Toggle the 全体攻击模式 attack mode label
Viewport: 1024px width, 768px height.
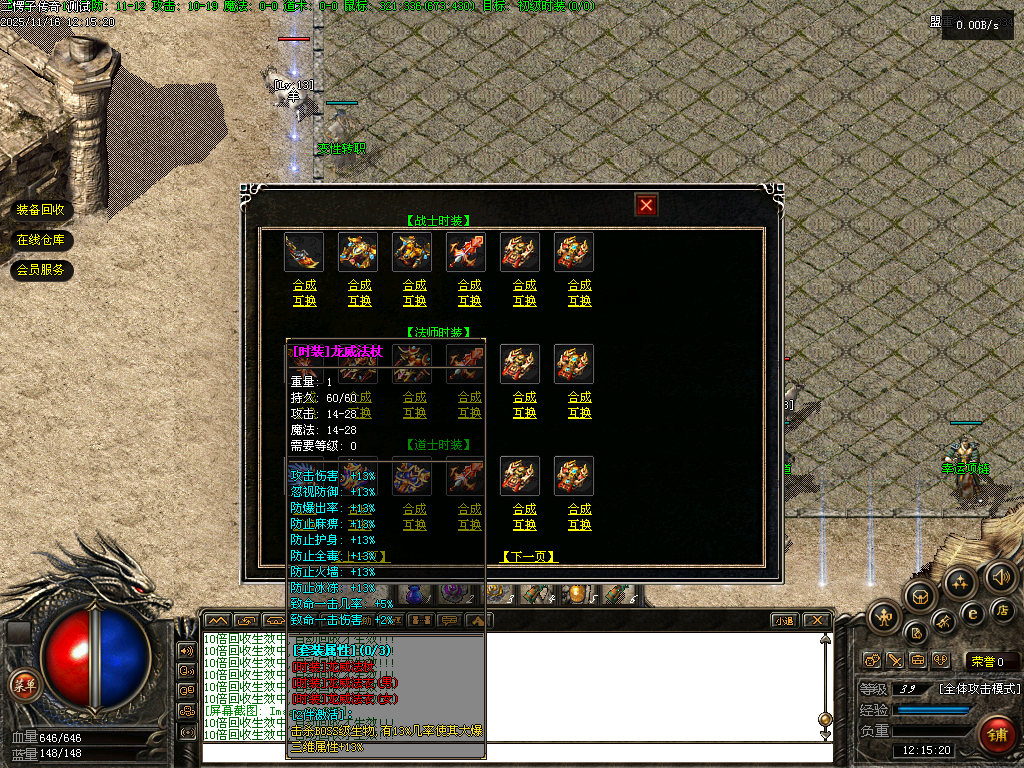[x=979, y=689]
